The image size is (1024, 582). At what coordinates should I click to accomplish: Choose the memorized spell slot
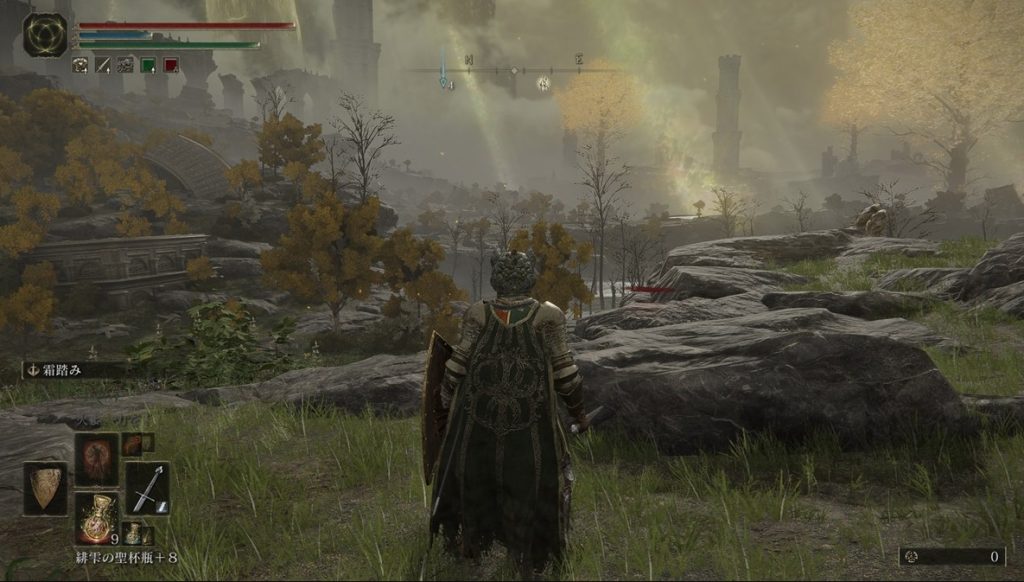point(97,459)
